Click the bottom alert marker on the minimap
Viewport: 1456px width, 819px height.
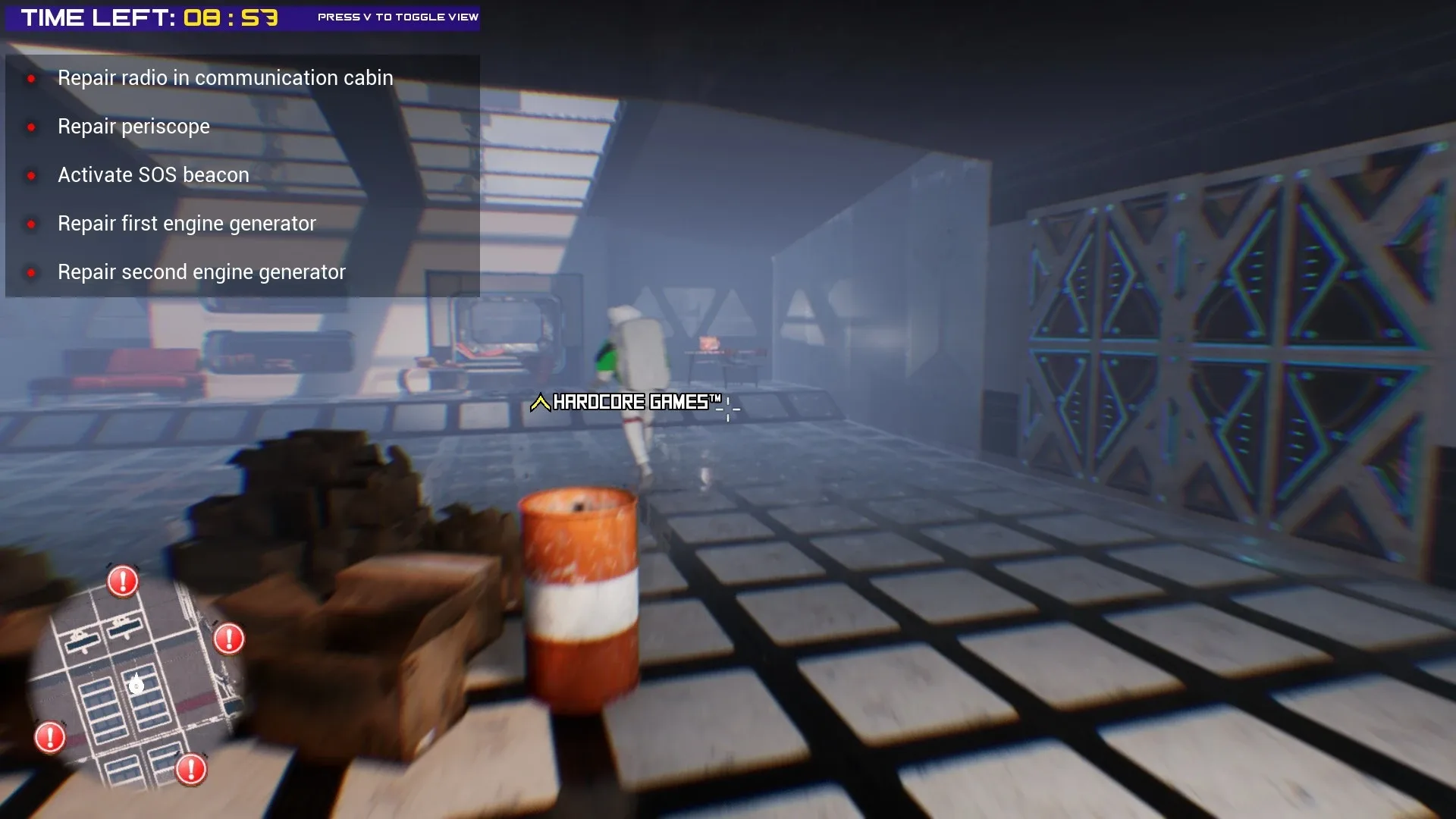tap(190, 769)
